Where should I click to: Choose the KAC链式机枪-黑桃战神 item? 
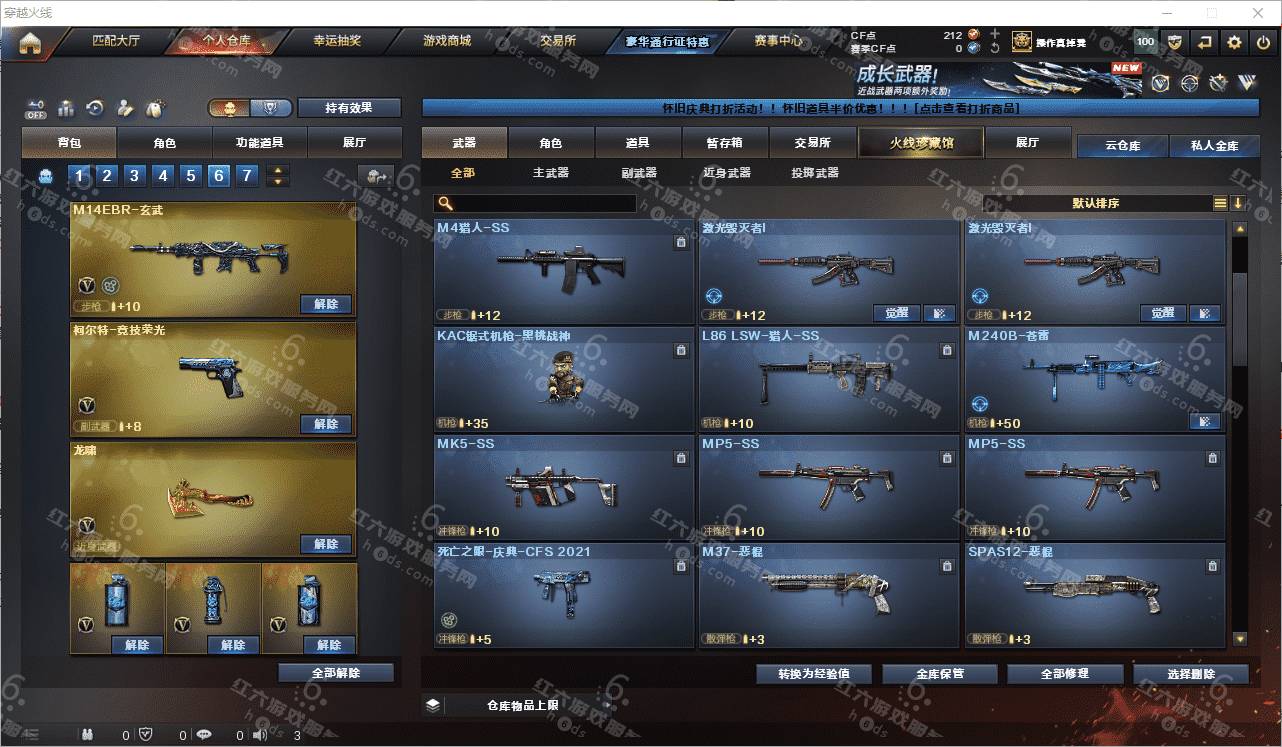click(x=564, y=380)
